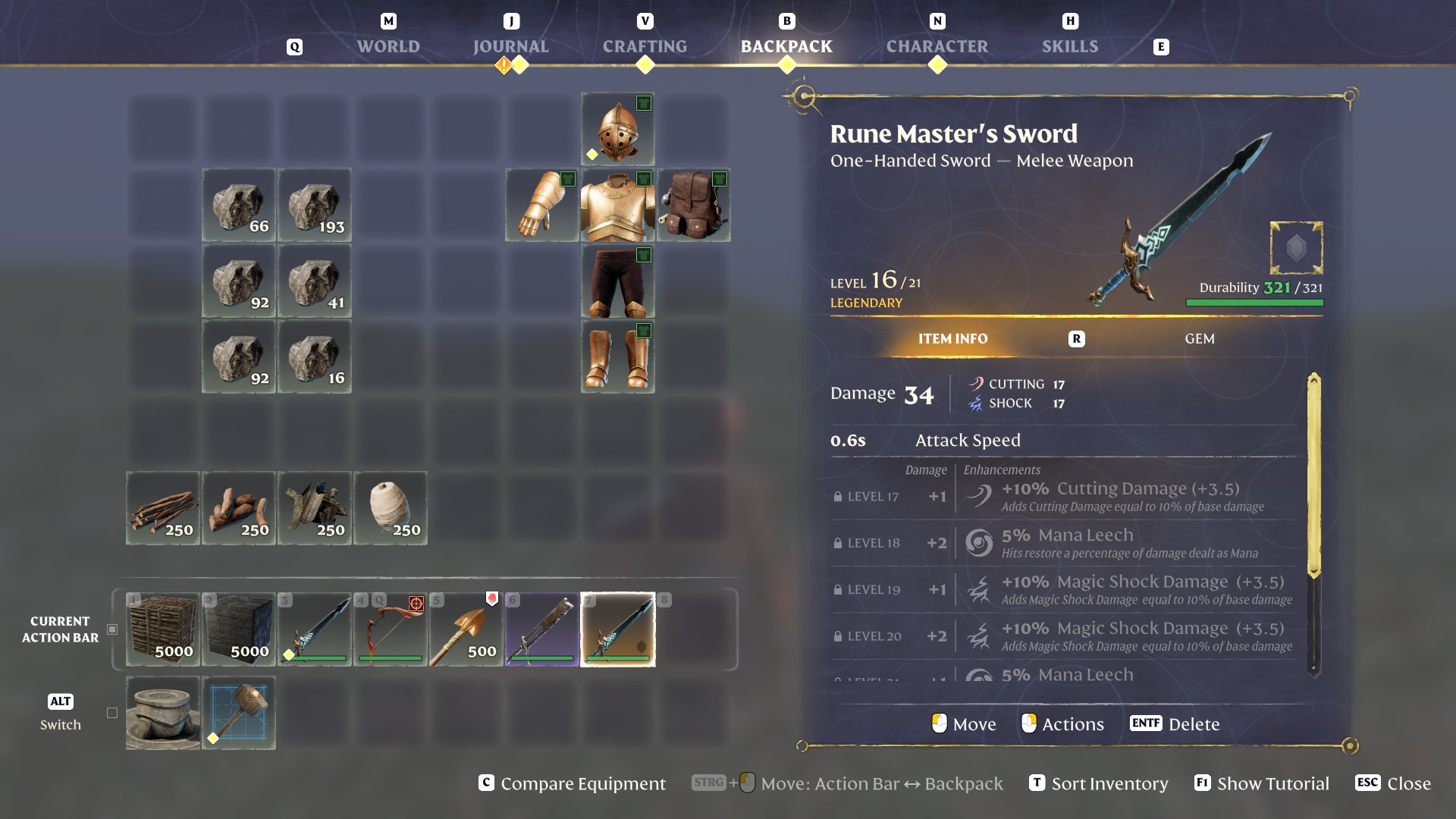Select the leather backpack slot

[x=693, y=205]
